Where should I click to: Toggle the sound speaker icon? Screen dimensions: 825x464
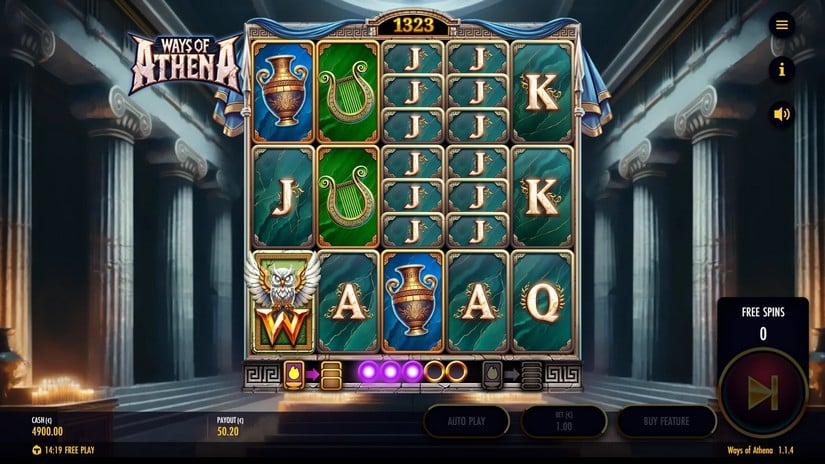[781, 114]
